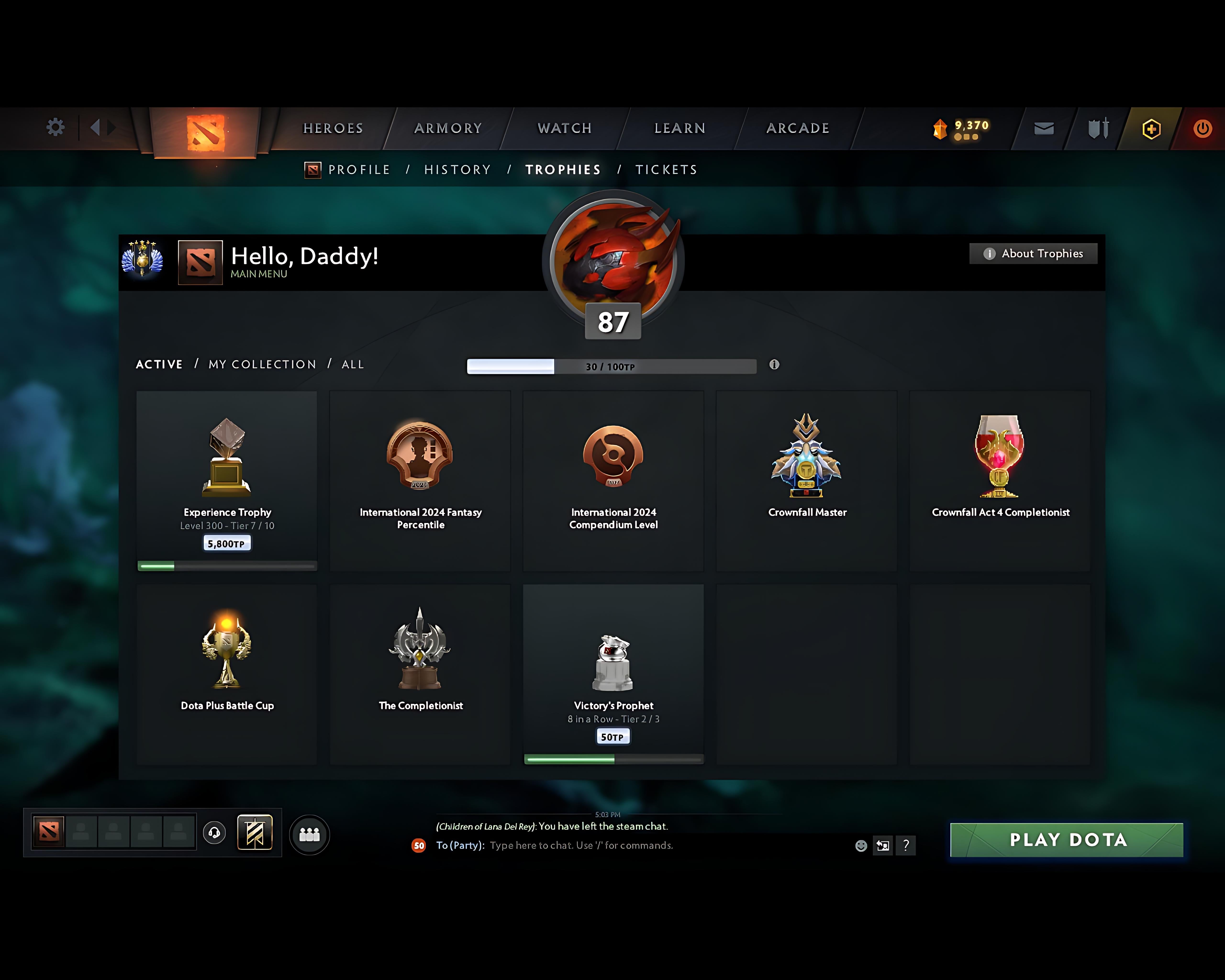Click the About Trophies button
This screenshot has width=1225, height=980.
coord(1033,253)
